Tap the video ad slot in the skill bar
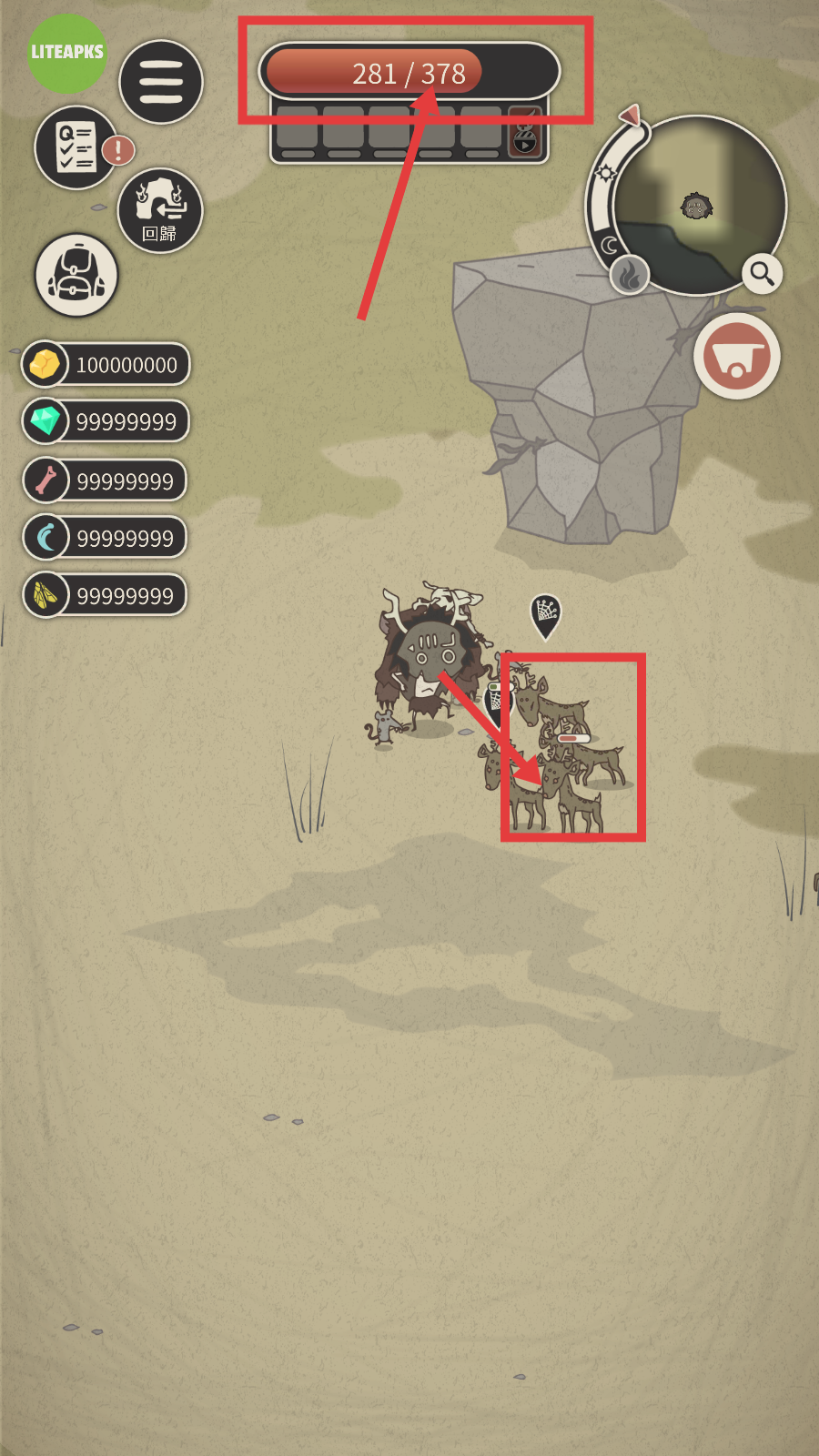Screen dimensions: 819x1456 tap(525, 133)
